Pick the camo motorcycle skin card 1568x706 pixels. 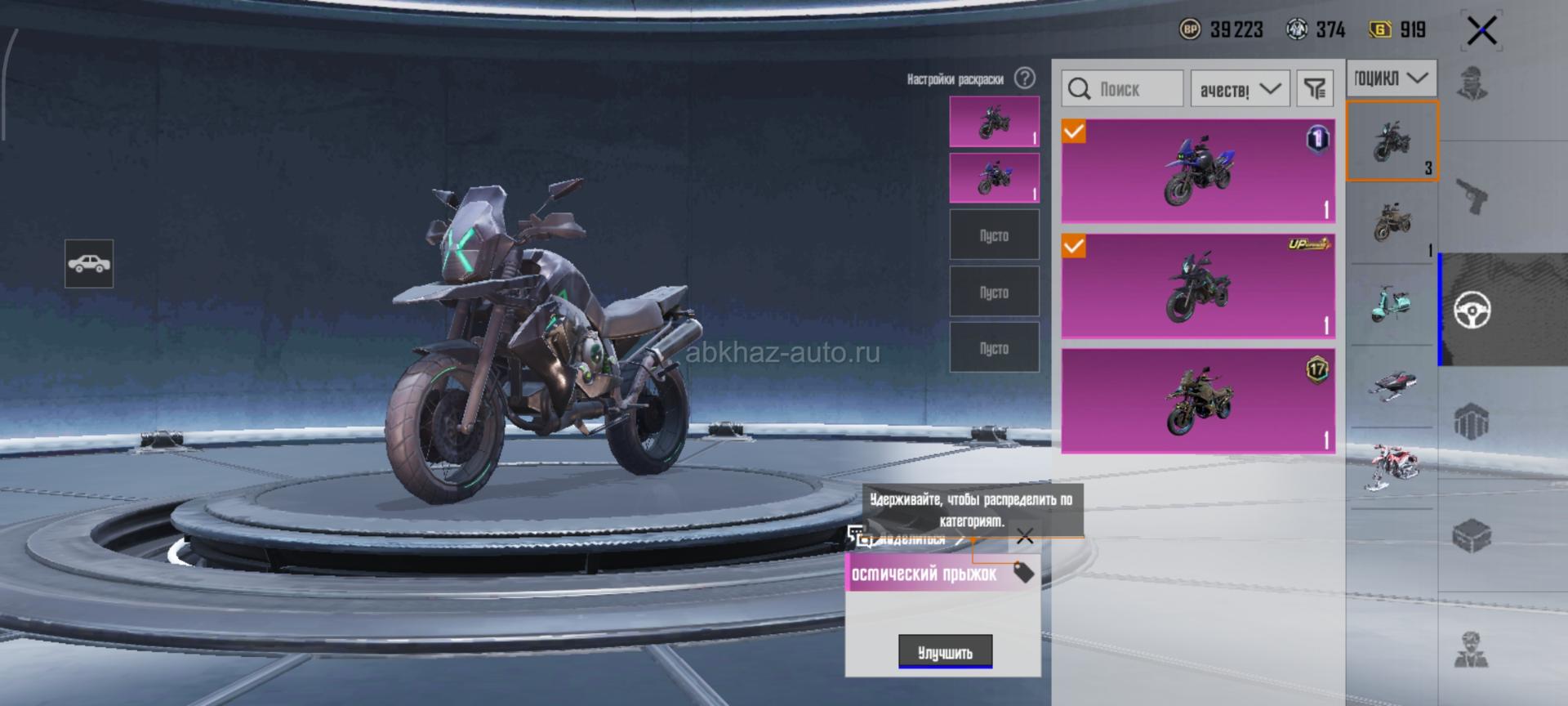pos(1197,400)
